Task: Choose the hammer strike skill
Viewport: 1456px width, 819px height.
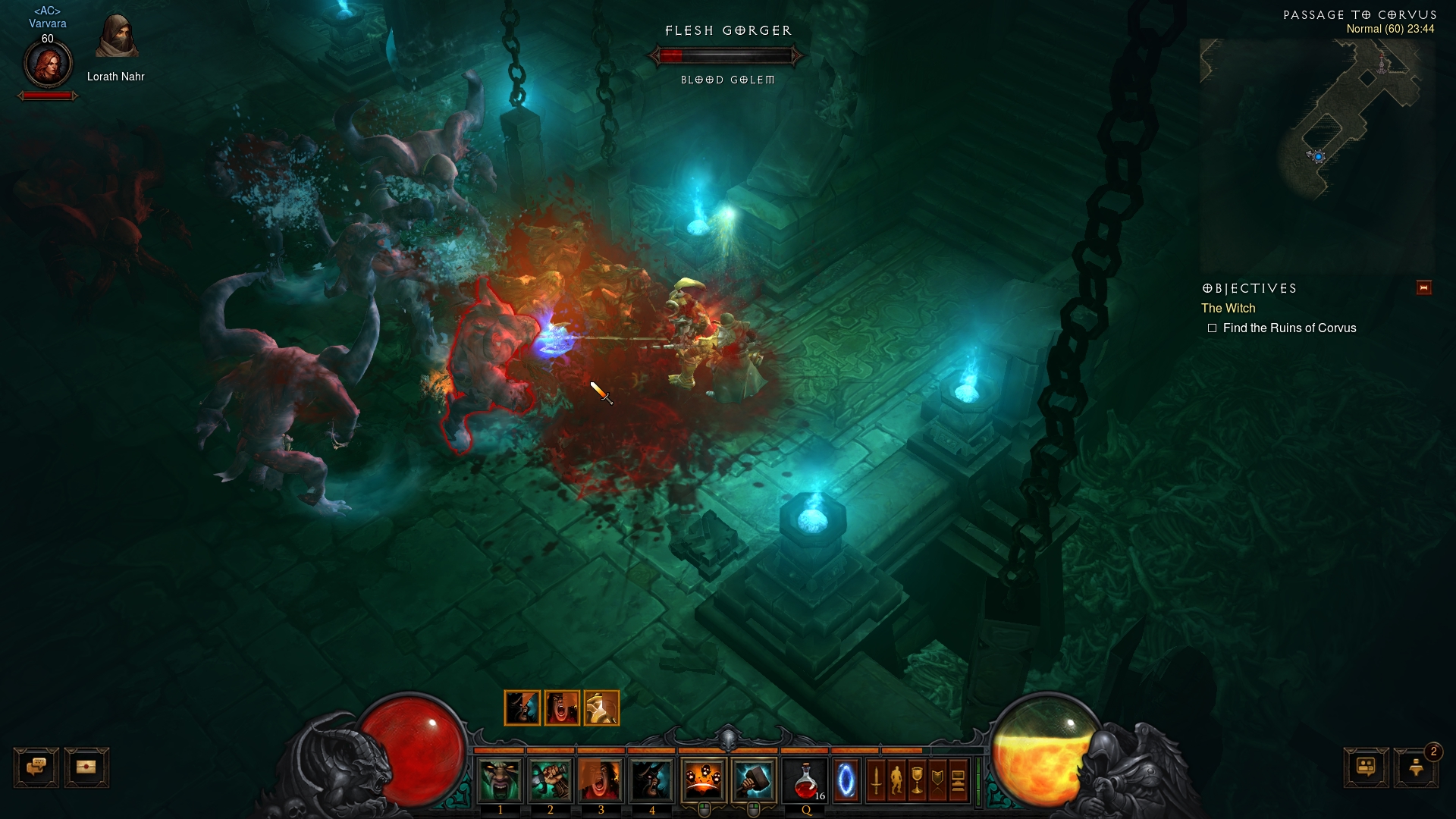Action: [x=754, y=780]
